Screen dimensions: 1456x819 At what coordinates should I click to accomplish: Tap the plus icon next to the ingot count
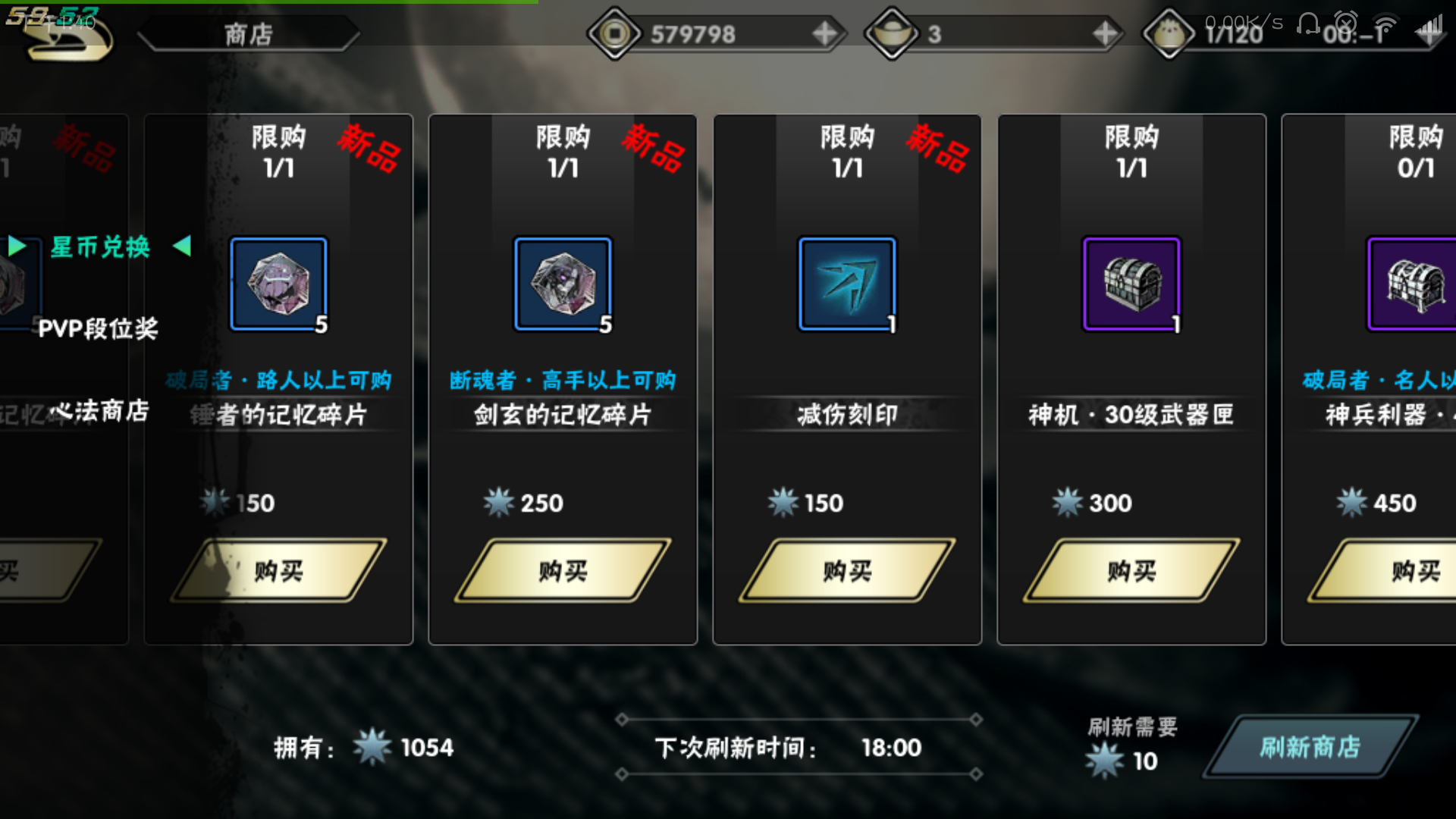[x=1106, y=33]
